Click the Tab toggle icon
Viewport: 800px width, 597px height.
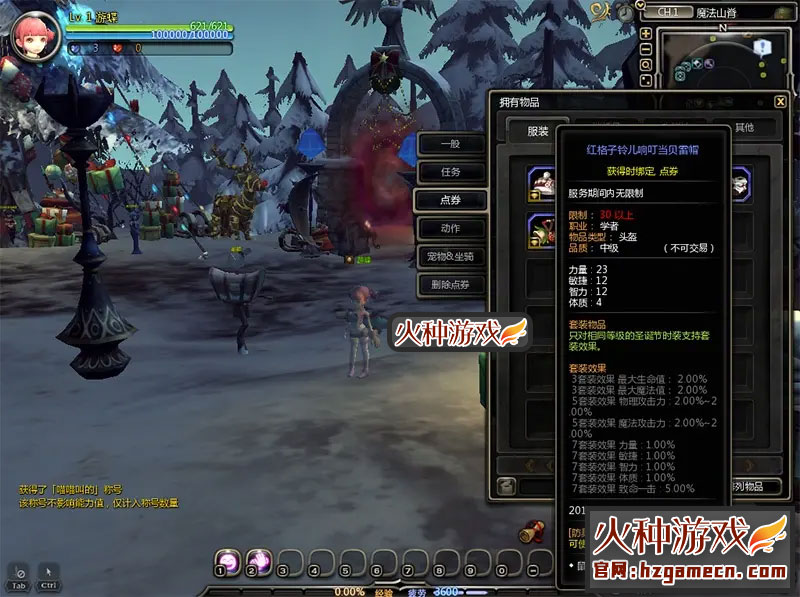(18, 573)
